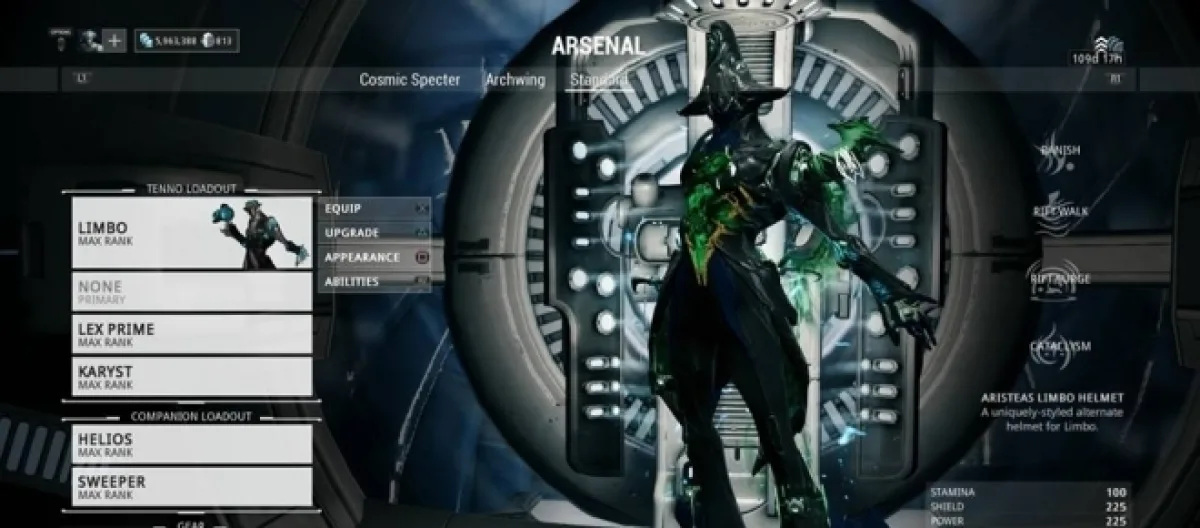This screenshot has height=528, width=1200.
Task: Select the Helios companion slot
Action: pos(191,444)
